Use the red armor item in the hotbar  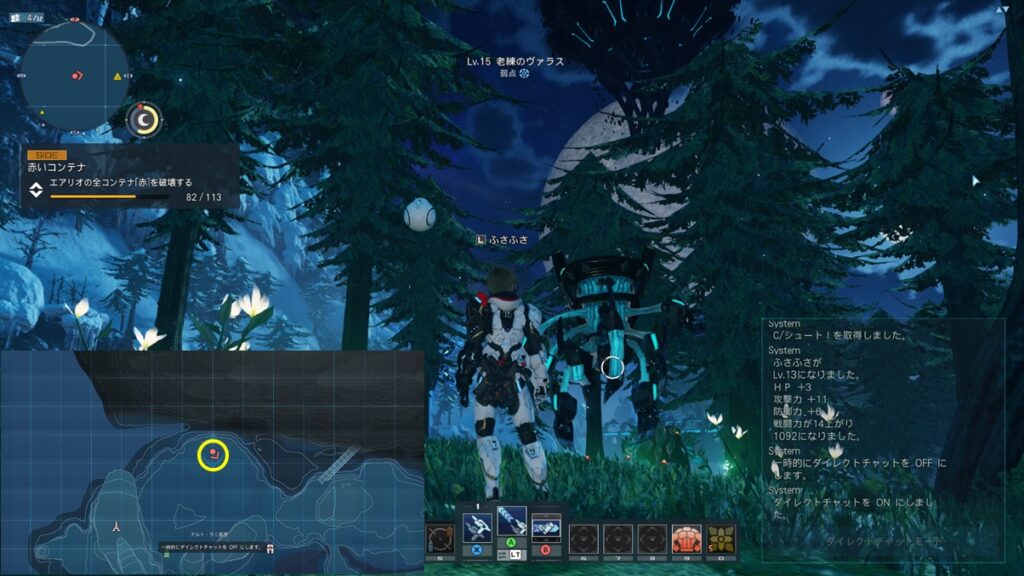tap(686, 540)
